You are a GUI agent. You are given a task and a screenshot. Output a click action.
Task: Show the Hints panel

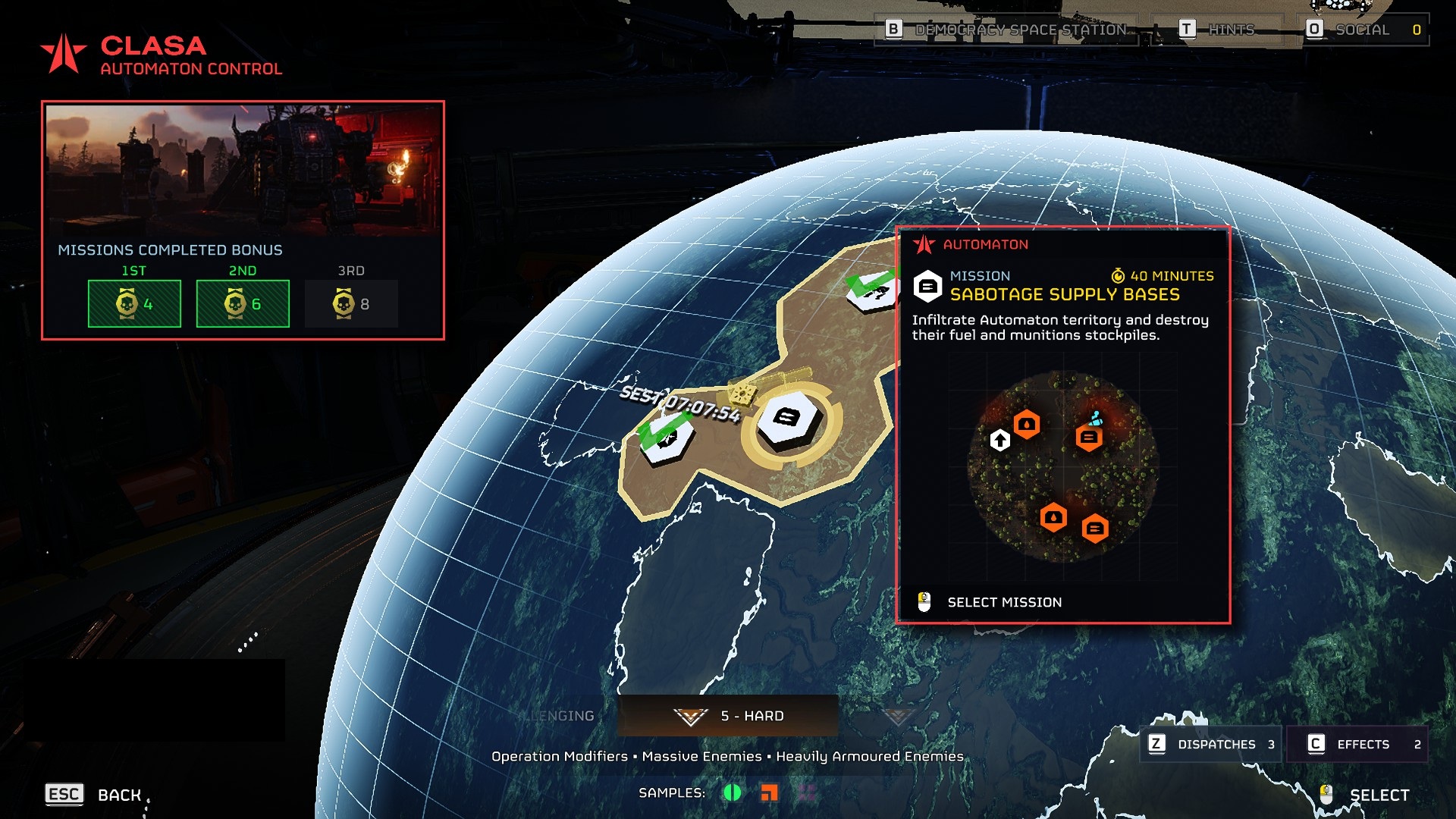[1216, 30]
